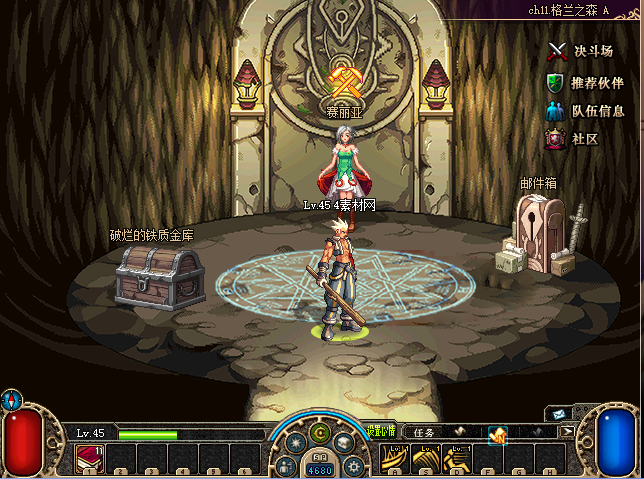Select the red book item in the first hotbar slot
Screen dimensions: 644x479
click(89, 459)
